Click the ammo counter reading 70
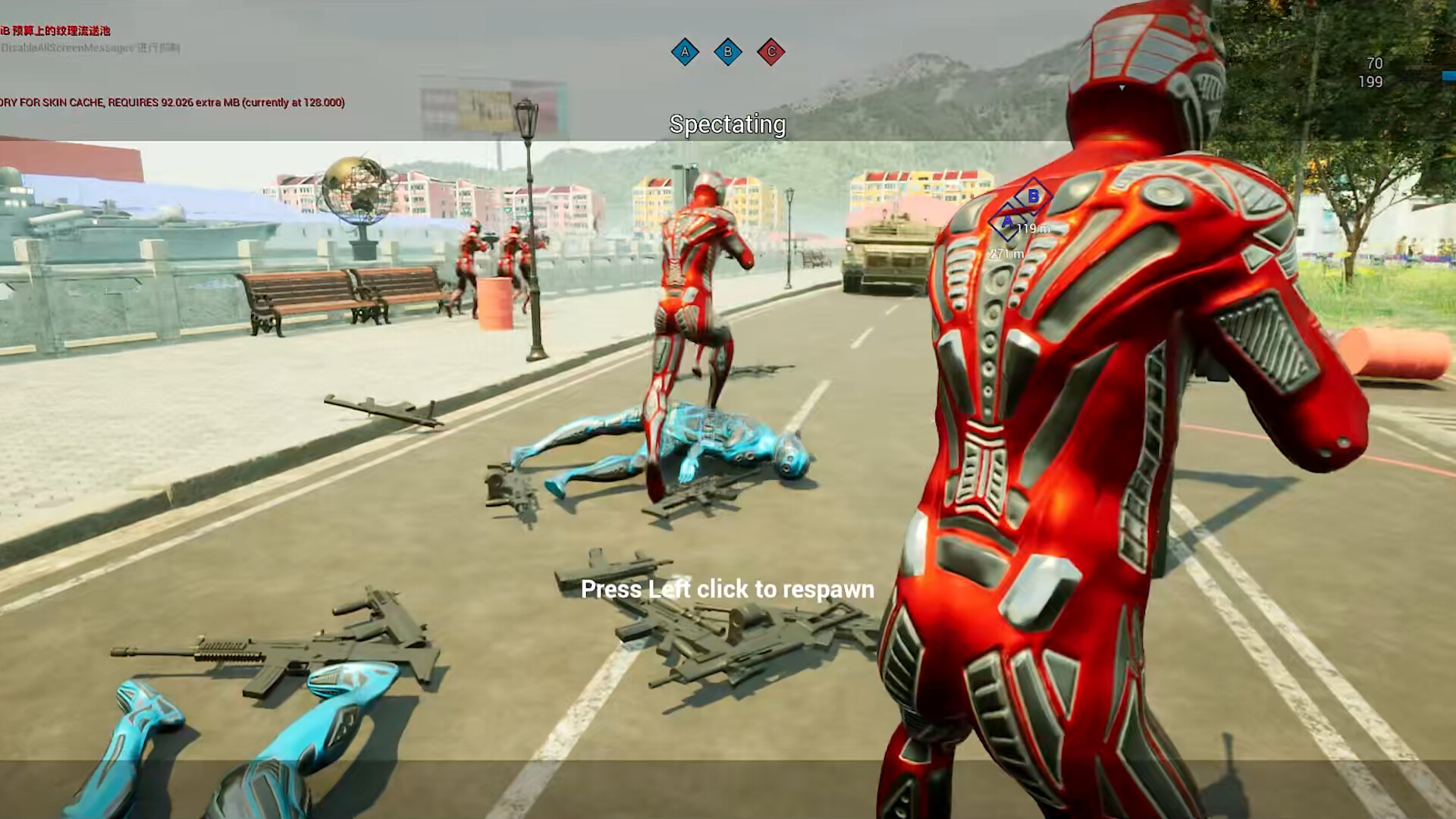1456x819 pixels. [1374, 64]
